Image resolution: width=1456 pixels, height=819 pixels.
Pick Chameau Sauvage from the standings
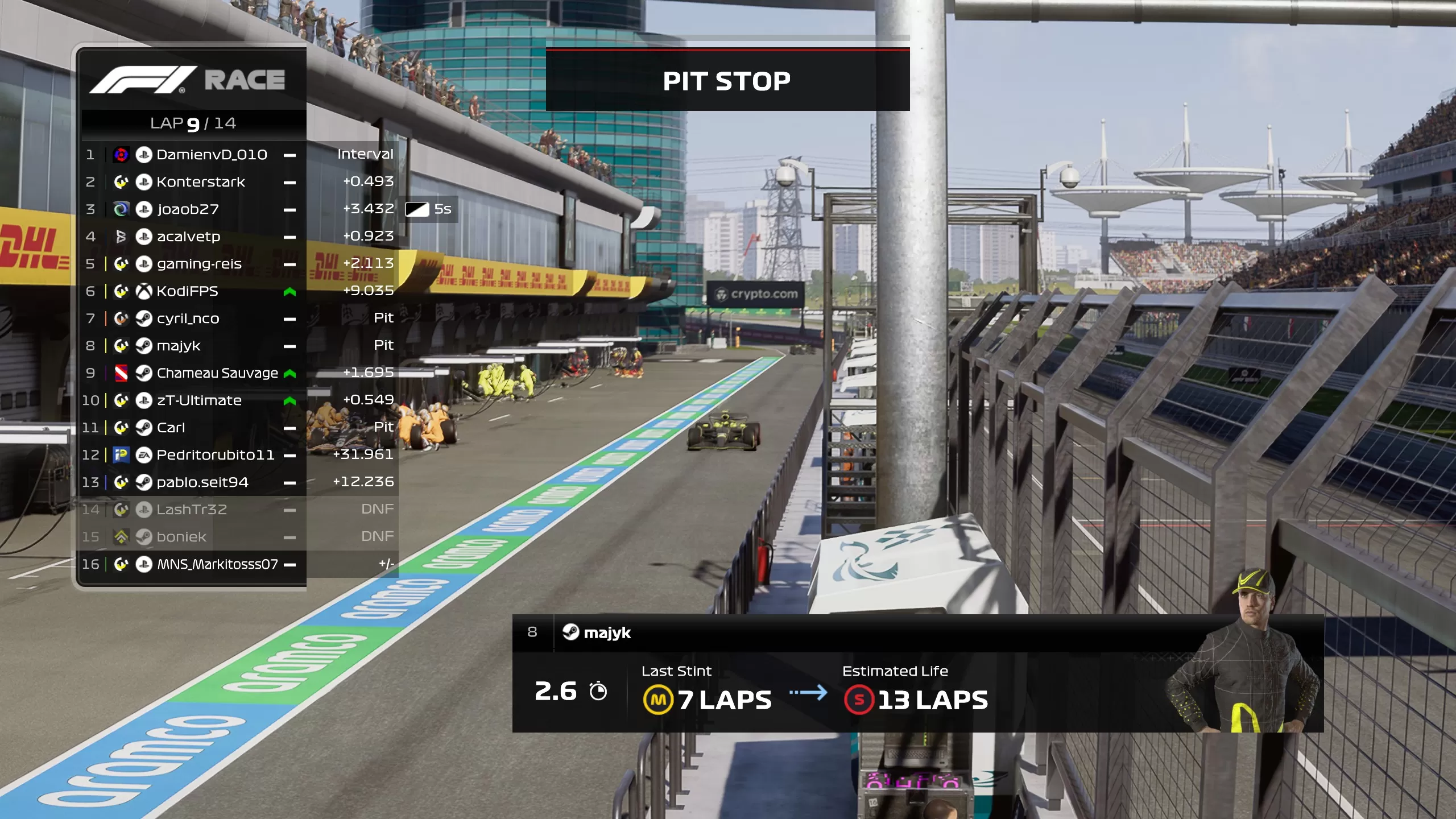click(x=217, y=373)
